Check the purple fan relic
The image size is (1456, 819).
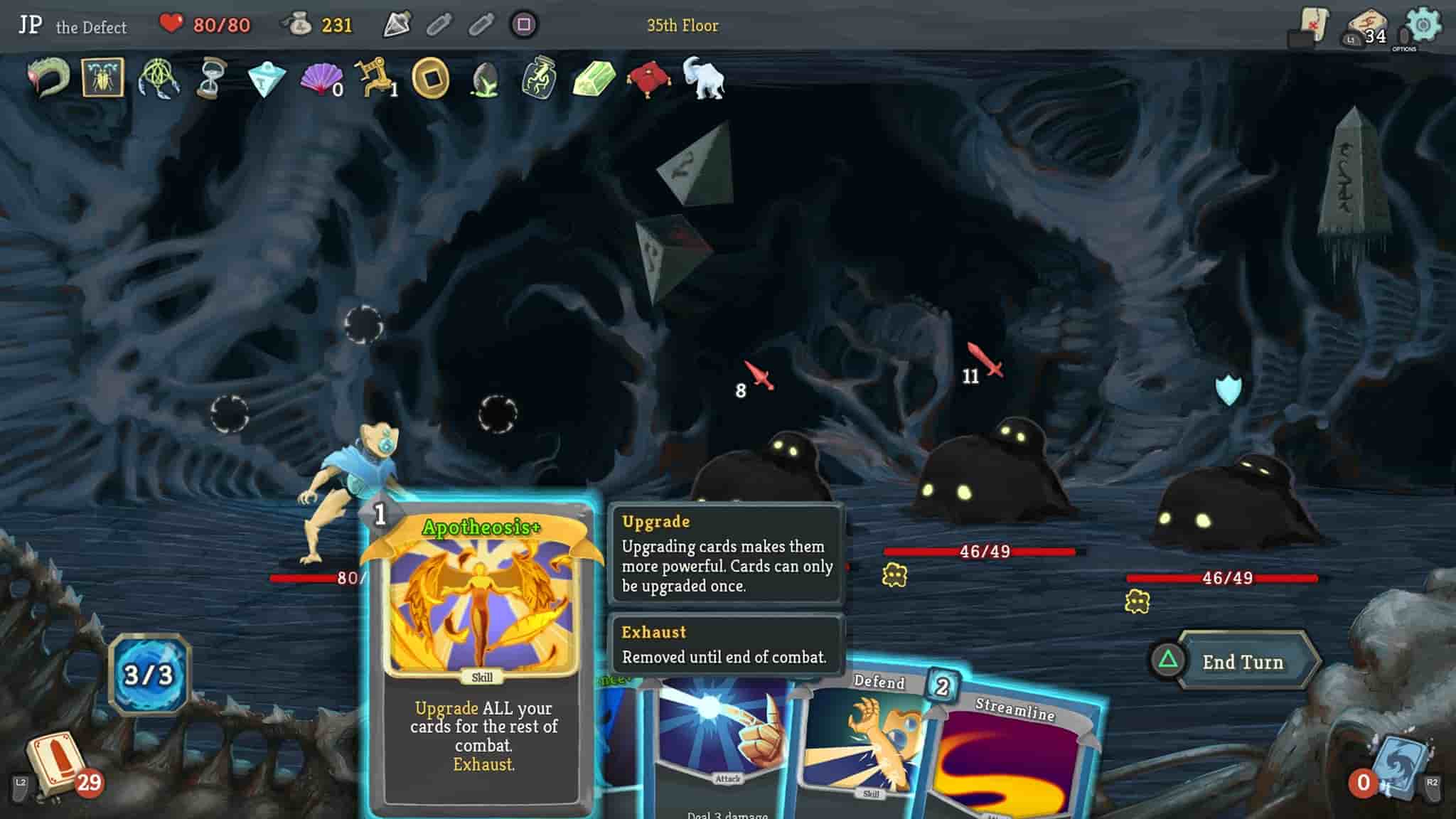[x=321, y=78]
